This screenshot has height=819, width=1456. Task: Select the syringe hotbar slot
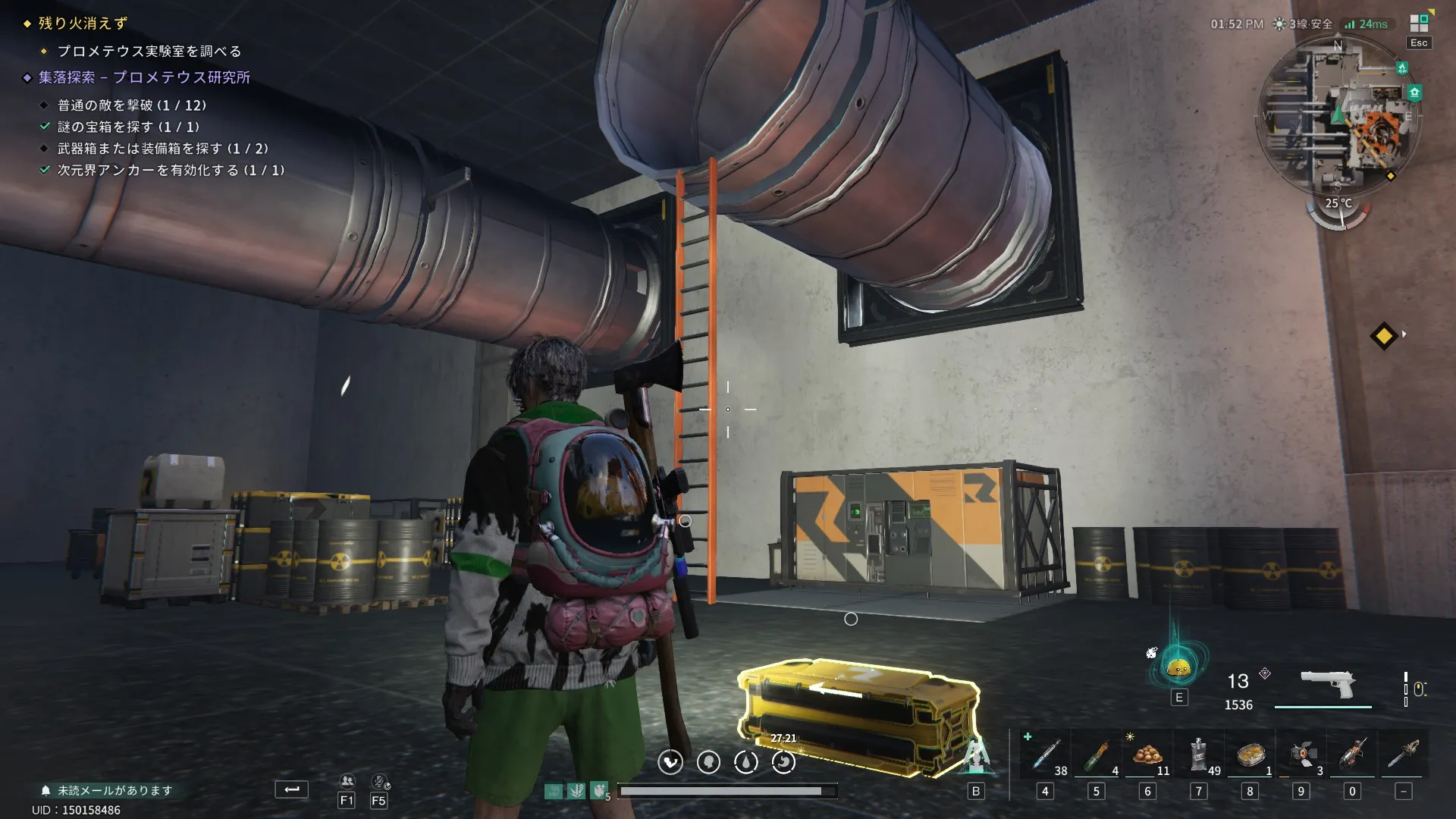[1045, 755]
